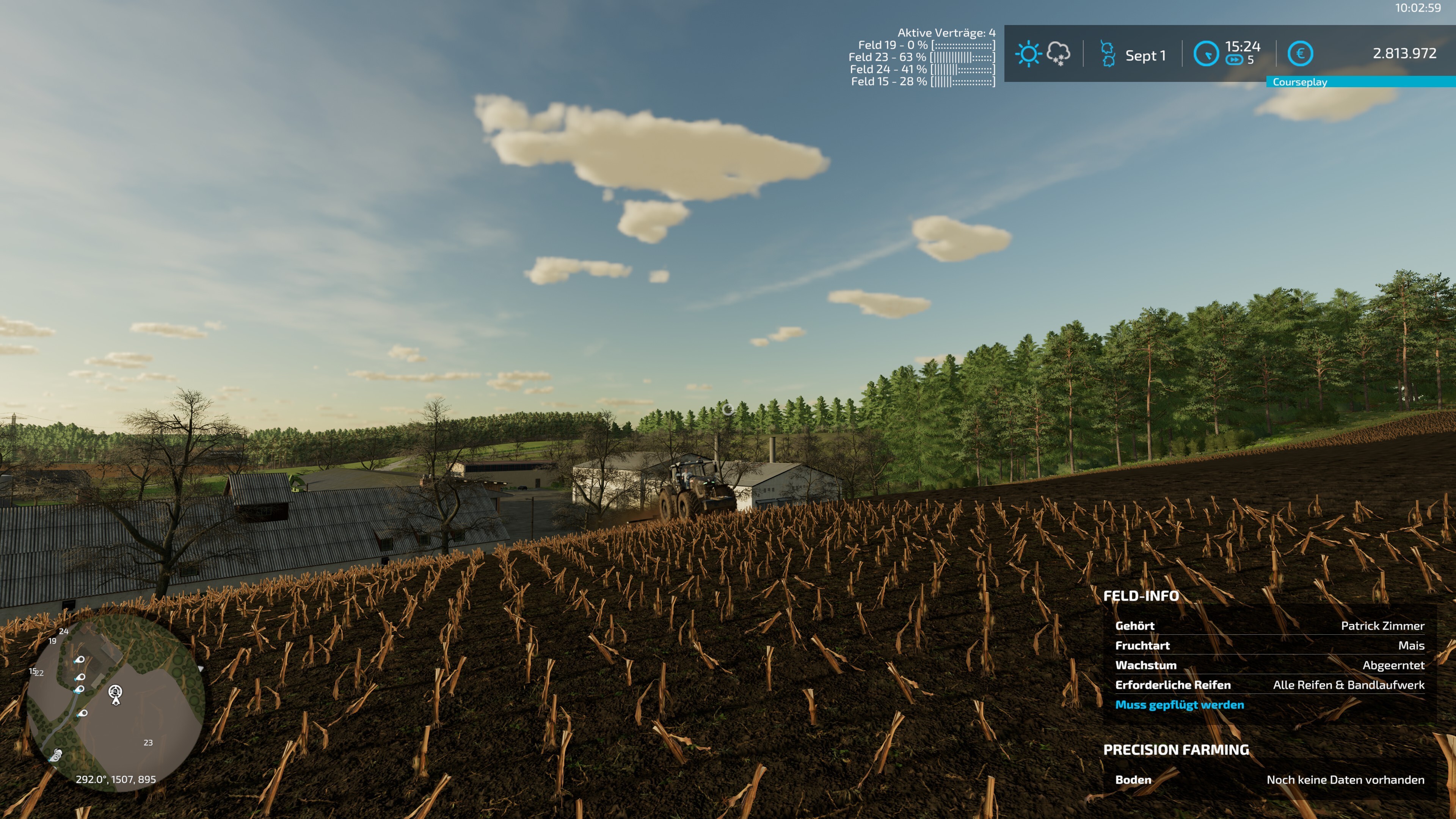The width and height of the screenshot is (1456, 819).
Task: Select the Feld 15 contract entry
Action: coord(923,82)
